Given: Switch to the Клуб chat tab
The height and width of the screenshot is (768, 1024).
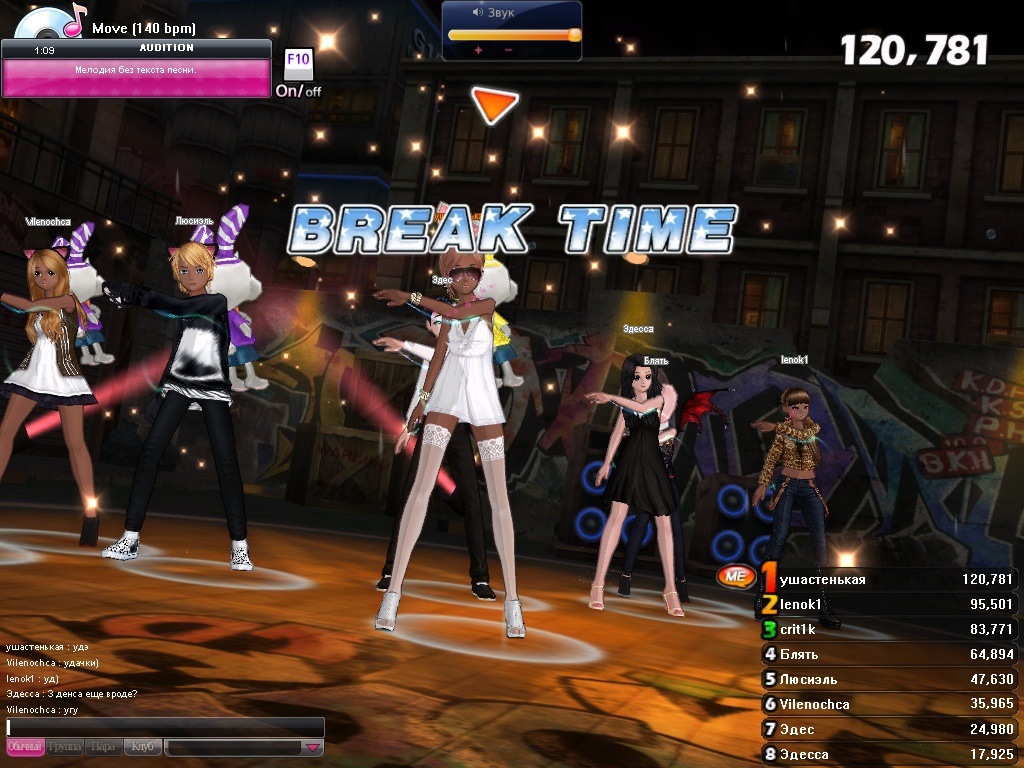Looking at the screenshot, I should tap(142, 747).
